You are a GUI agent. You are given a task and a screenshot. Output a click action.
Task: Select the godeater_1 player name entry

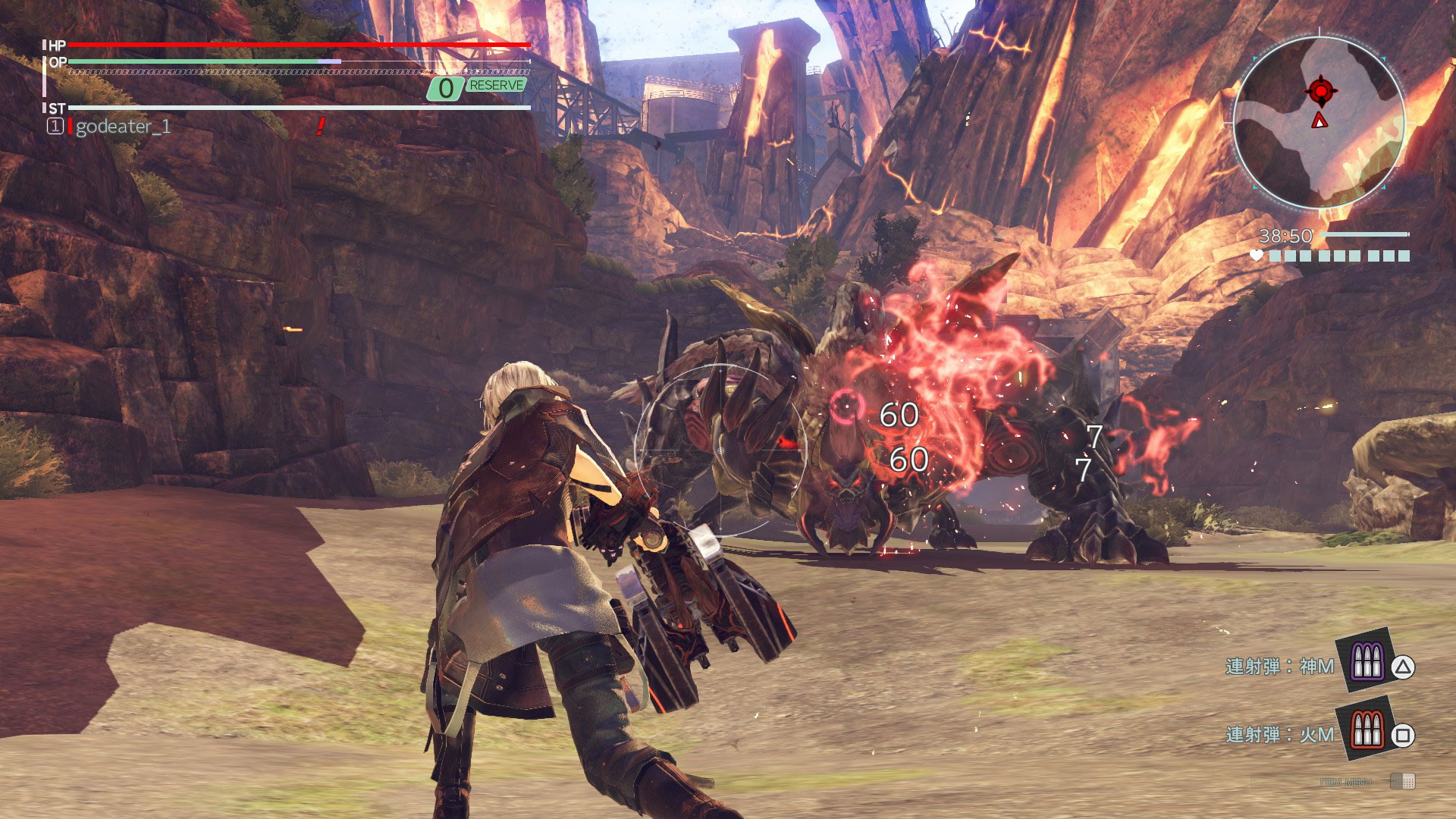click(x=123, y=127)
